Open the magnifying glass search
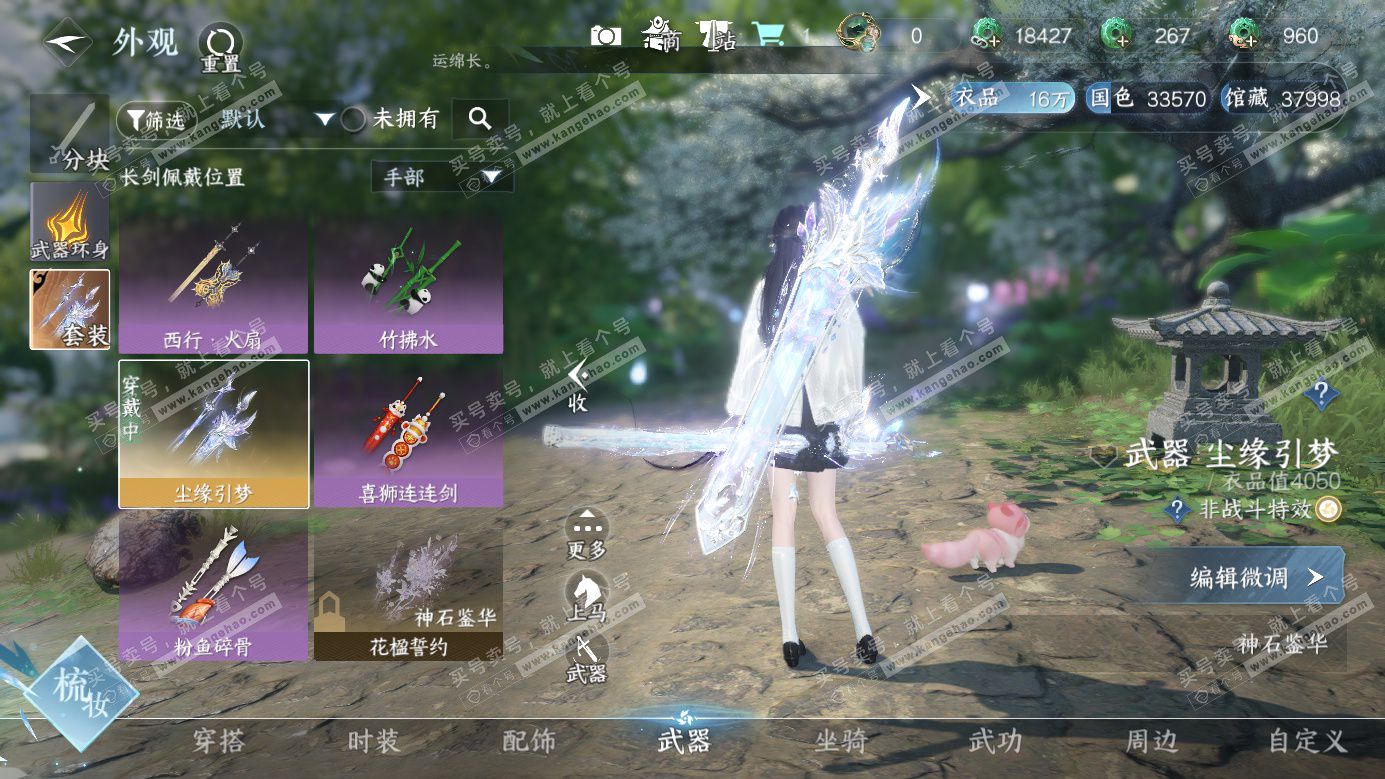Screen dimensions: 1385x779 pos(480,119)
